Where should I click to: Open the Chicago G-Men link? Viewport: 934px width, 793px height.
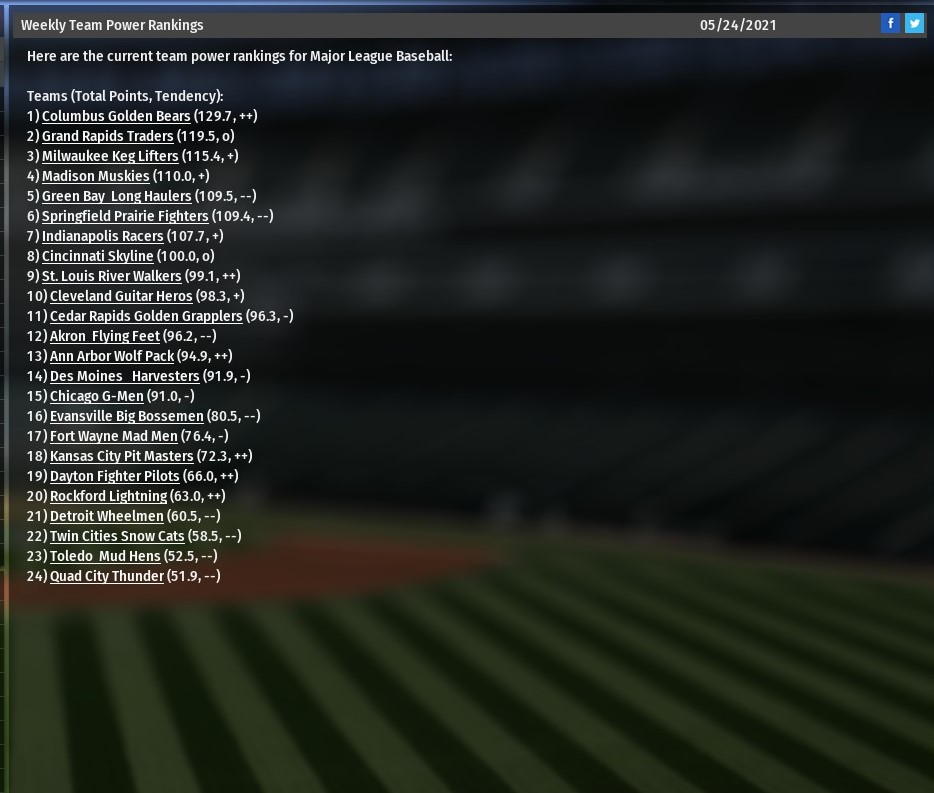pos(97,396)
